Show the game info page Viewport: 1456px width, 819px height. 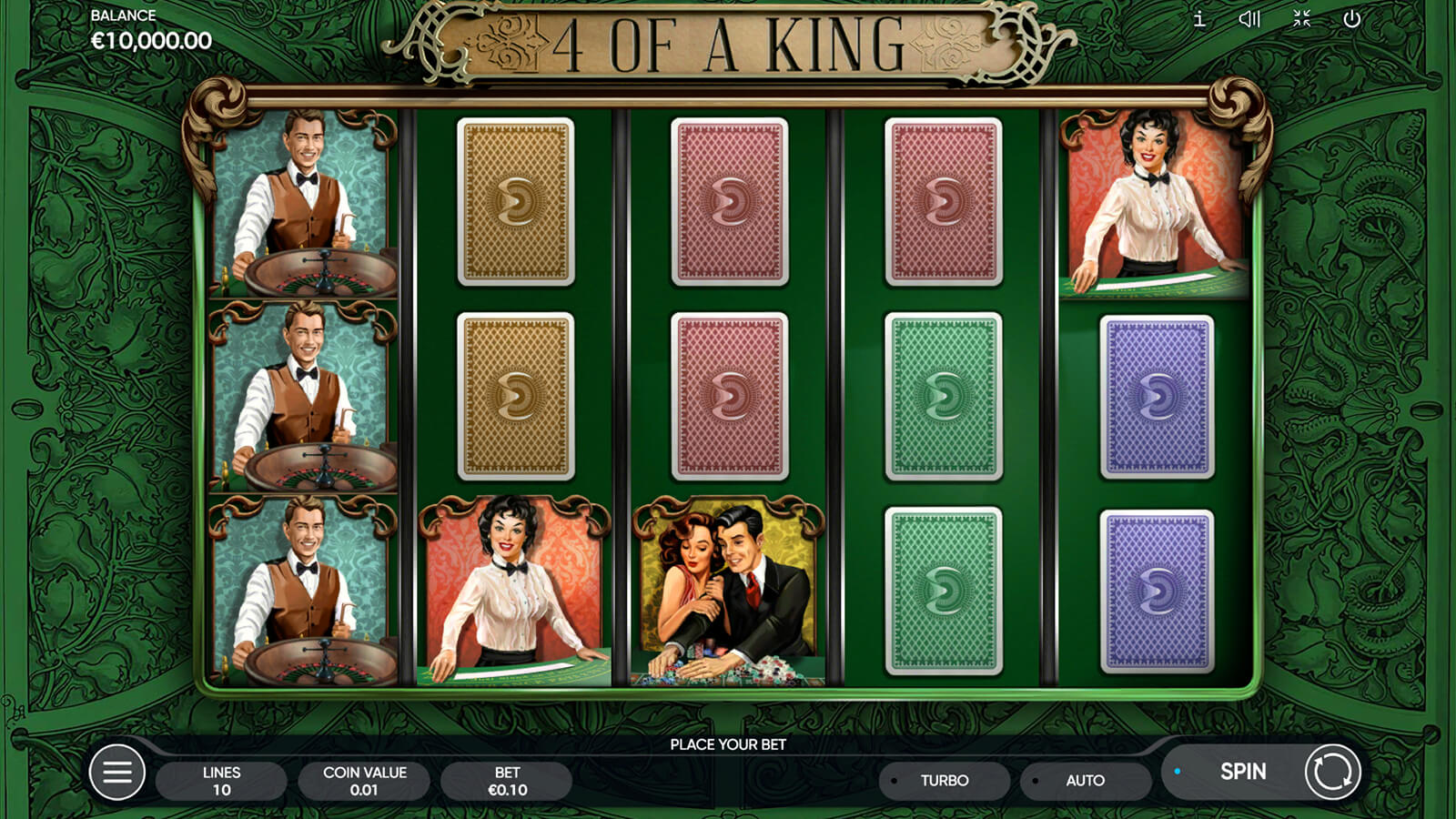point(1199,19)
